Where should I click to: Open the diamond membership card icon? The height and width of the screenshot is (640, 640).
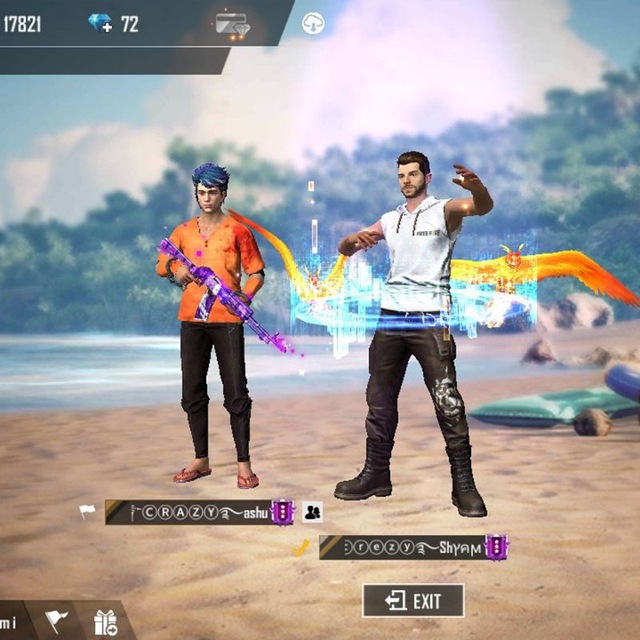tap(232, 25)
